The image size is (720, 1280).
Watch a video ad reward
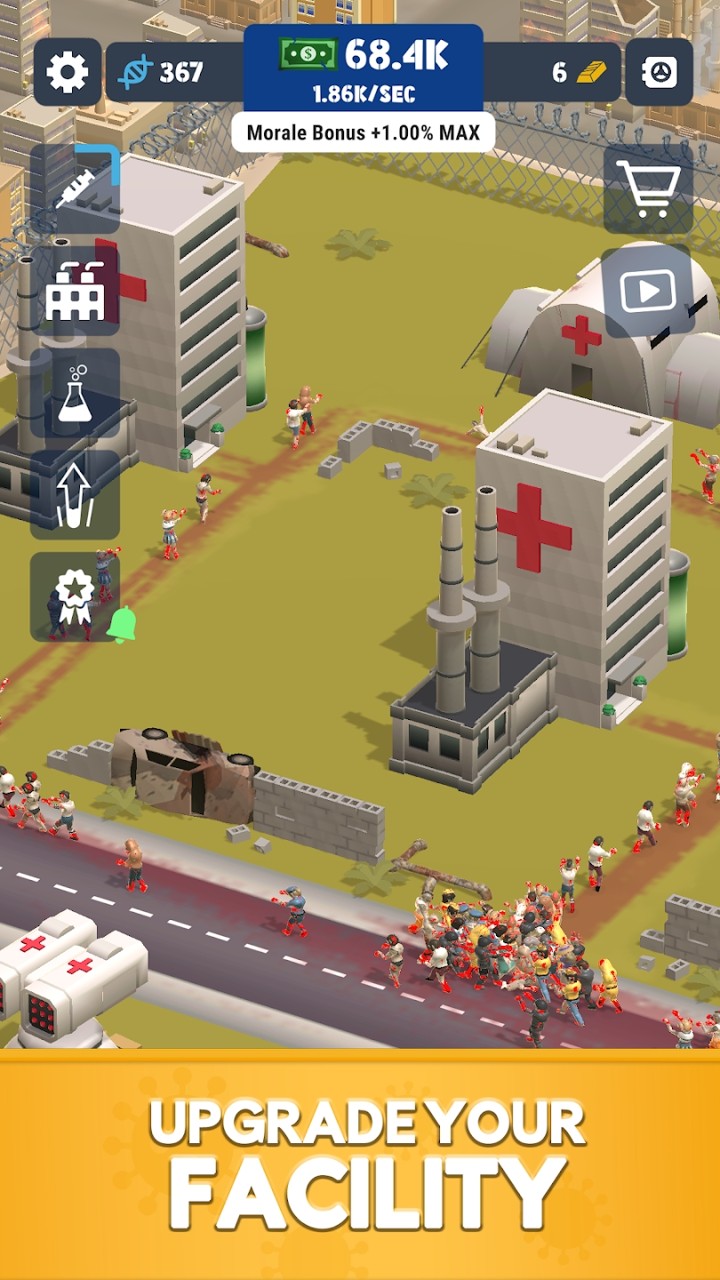(648, 291)
